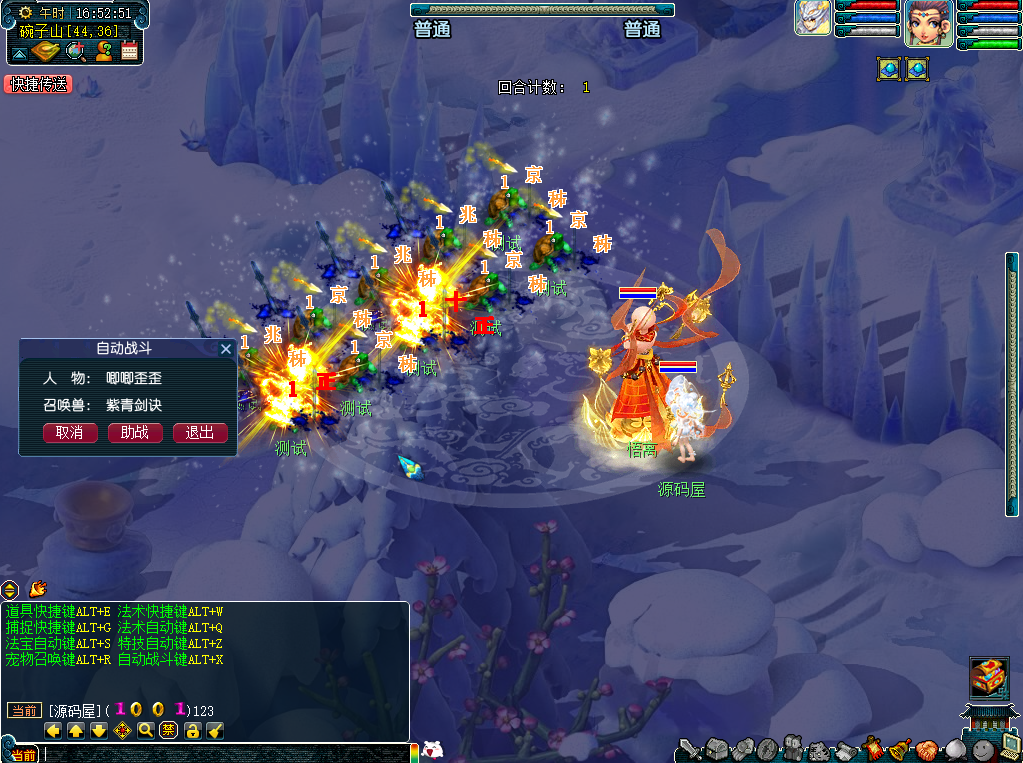Toggle the 禁 chat block button
1023x763 pixels.
click(169, 731)
